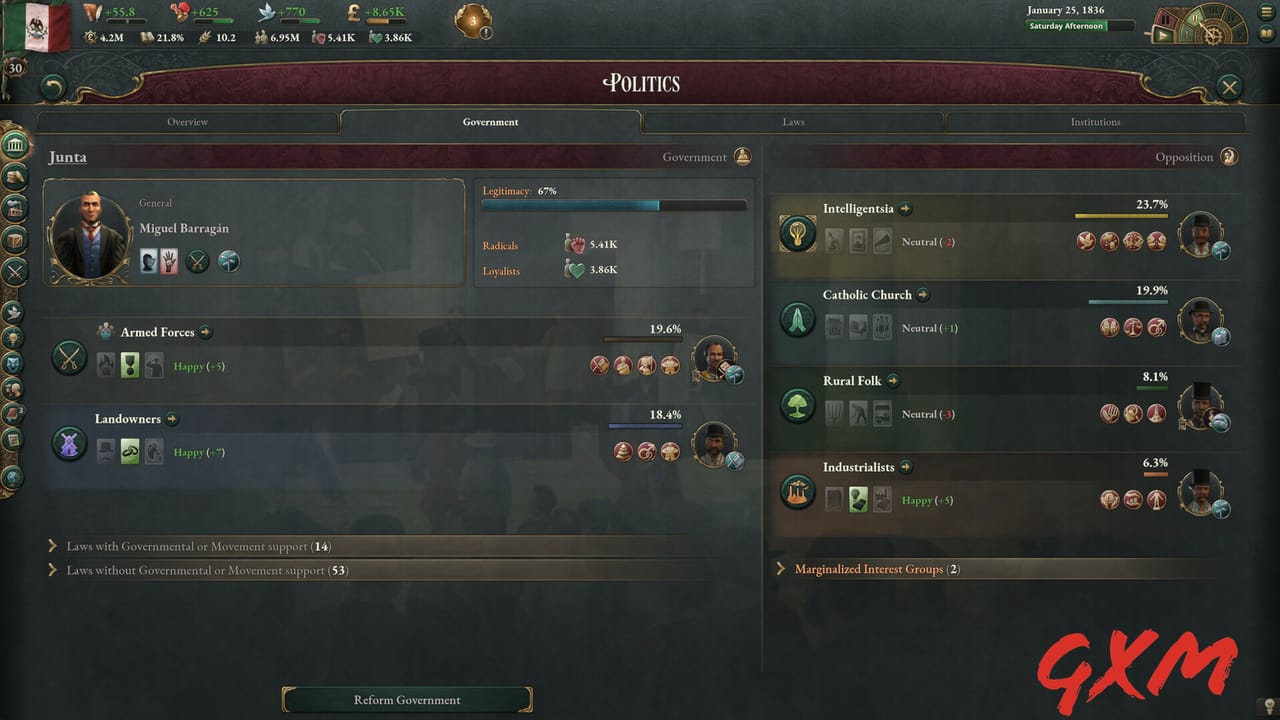Image resolution: width=1280 pixels, height=720 pixels.
Task: Open the Budget panel via coin icon
Action: 14,179
